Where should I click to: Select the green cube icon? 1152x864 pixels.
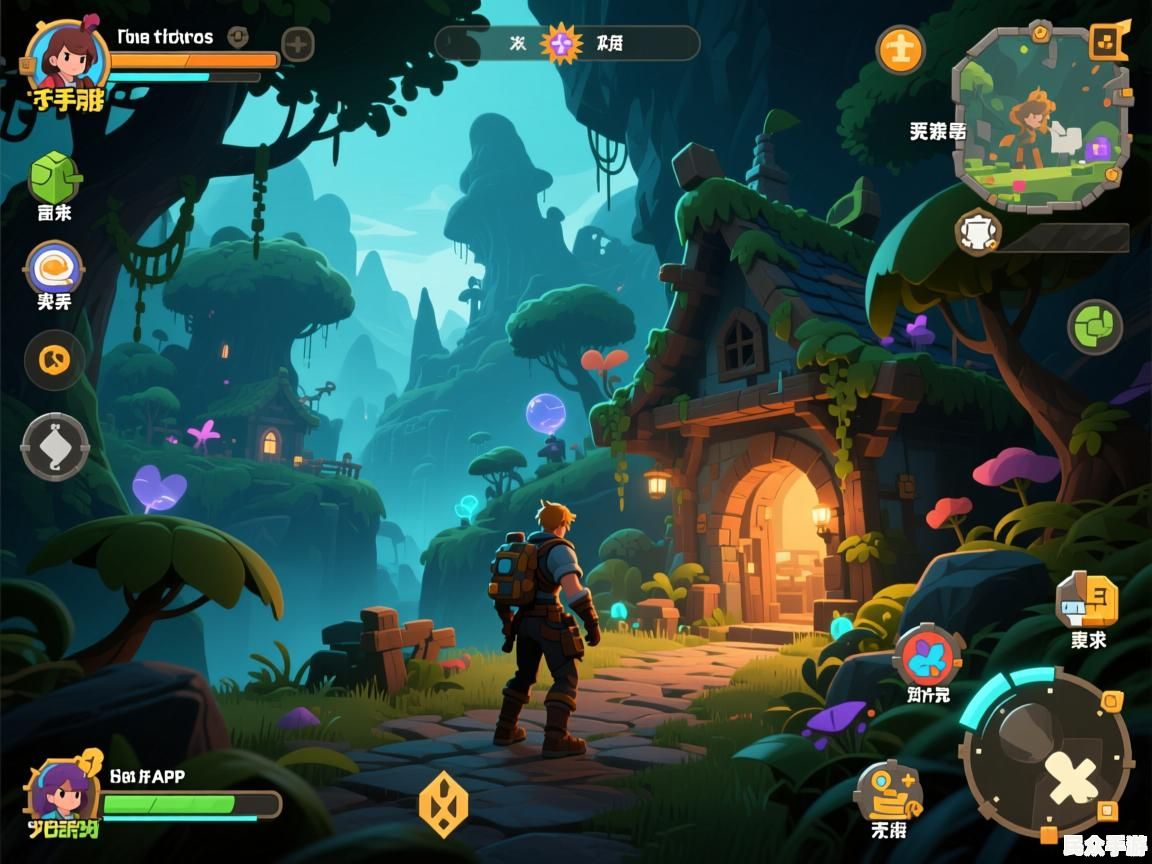click(55, 178)
